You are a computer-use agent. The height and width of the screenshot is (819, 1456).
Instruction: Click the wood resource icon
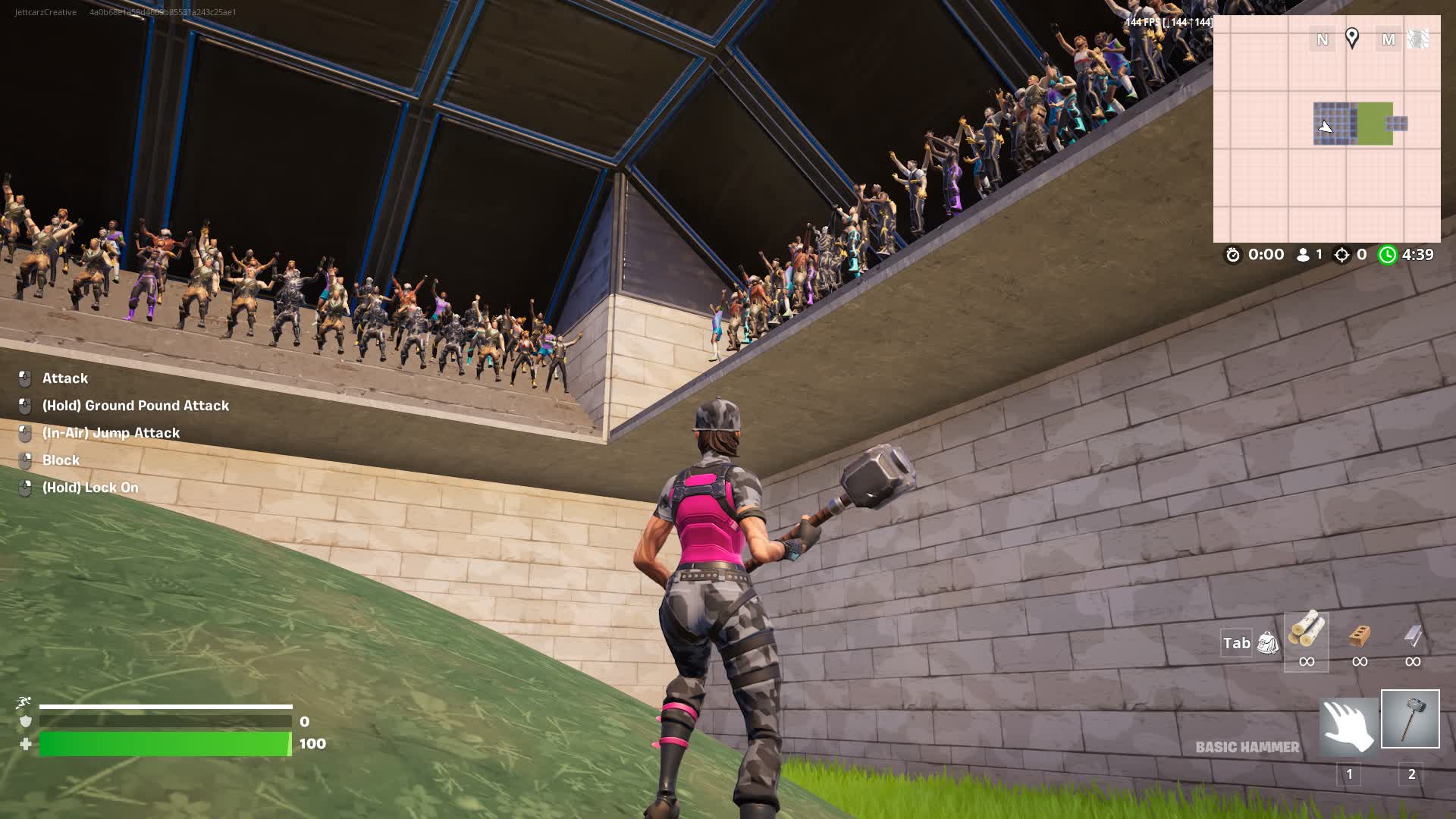point(1306,632)
